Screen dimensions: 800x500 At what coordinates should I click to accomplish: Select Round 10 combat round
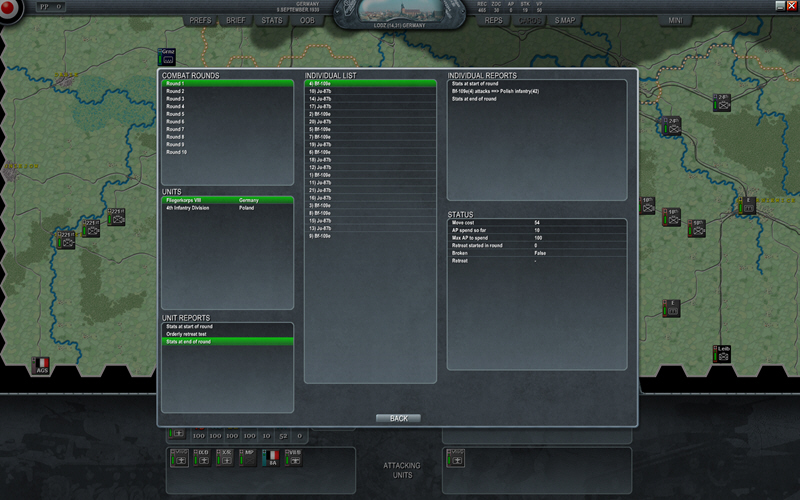pyautogui.click(x=177, y=152)
